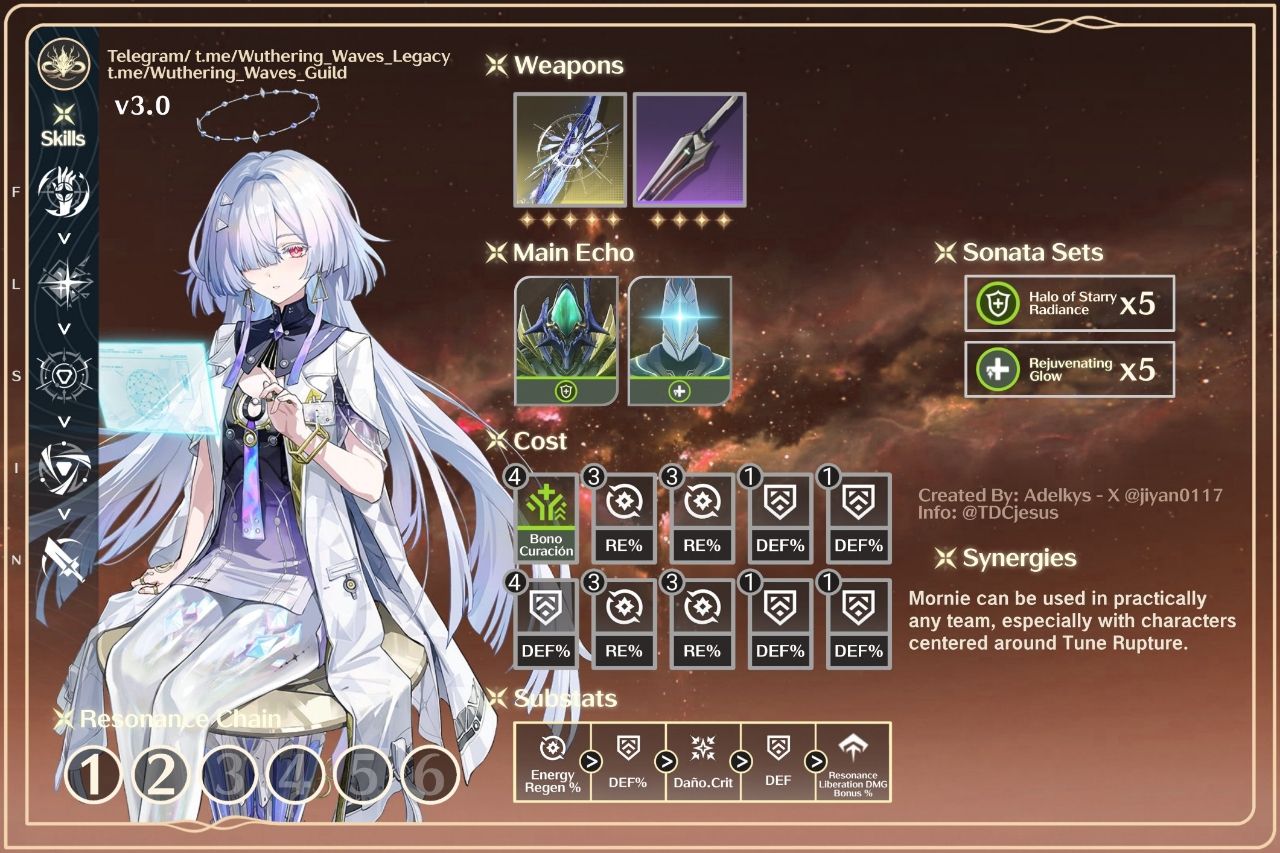Select the five-star weapon thumbnail
The height and width of the screenshot is (853, 1280).
[x=570, y=150]
